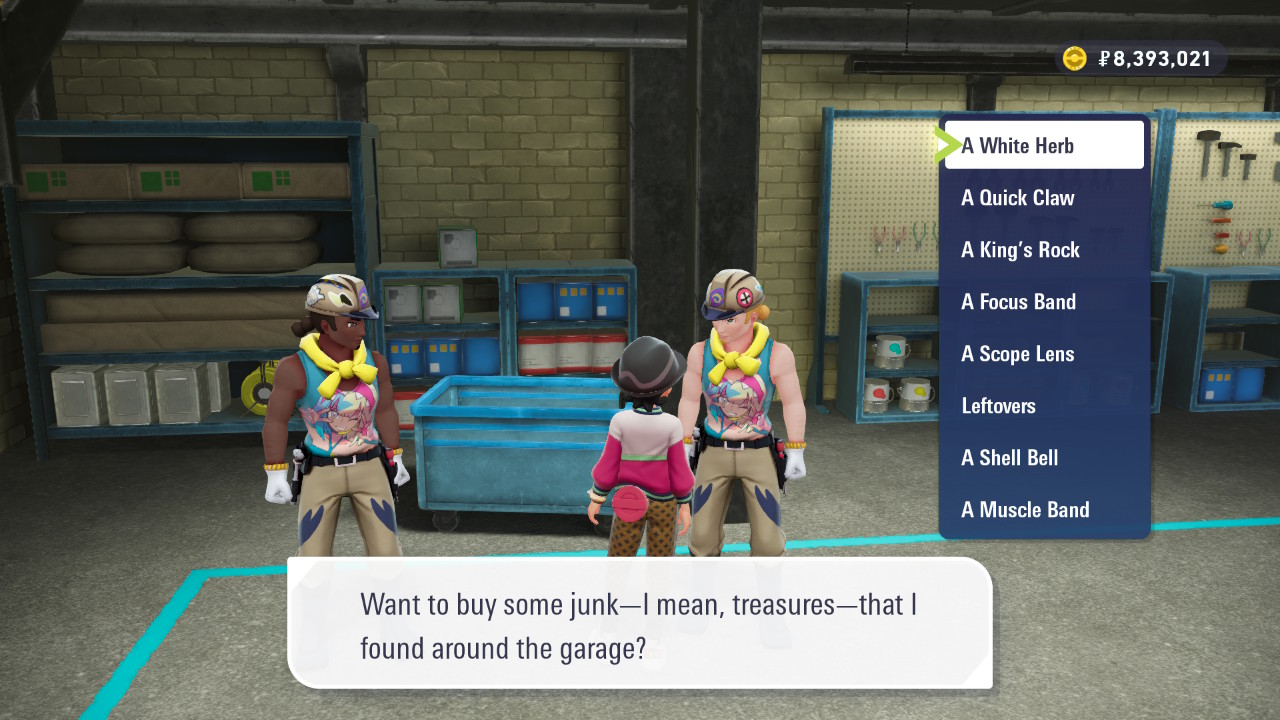The height and width of the screenshot is (720, 1280).
Task: Choose A Scope Lens option
Action: pyautogui.click(x=1044, y=354)
